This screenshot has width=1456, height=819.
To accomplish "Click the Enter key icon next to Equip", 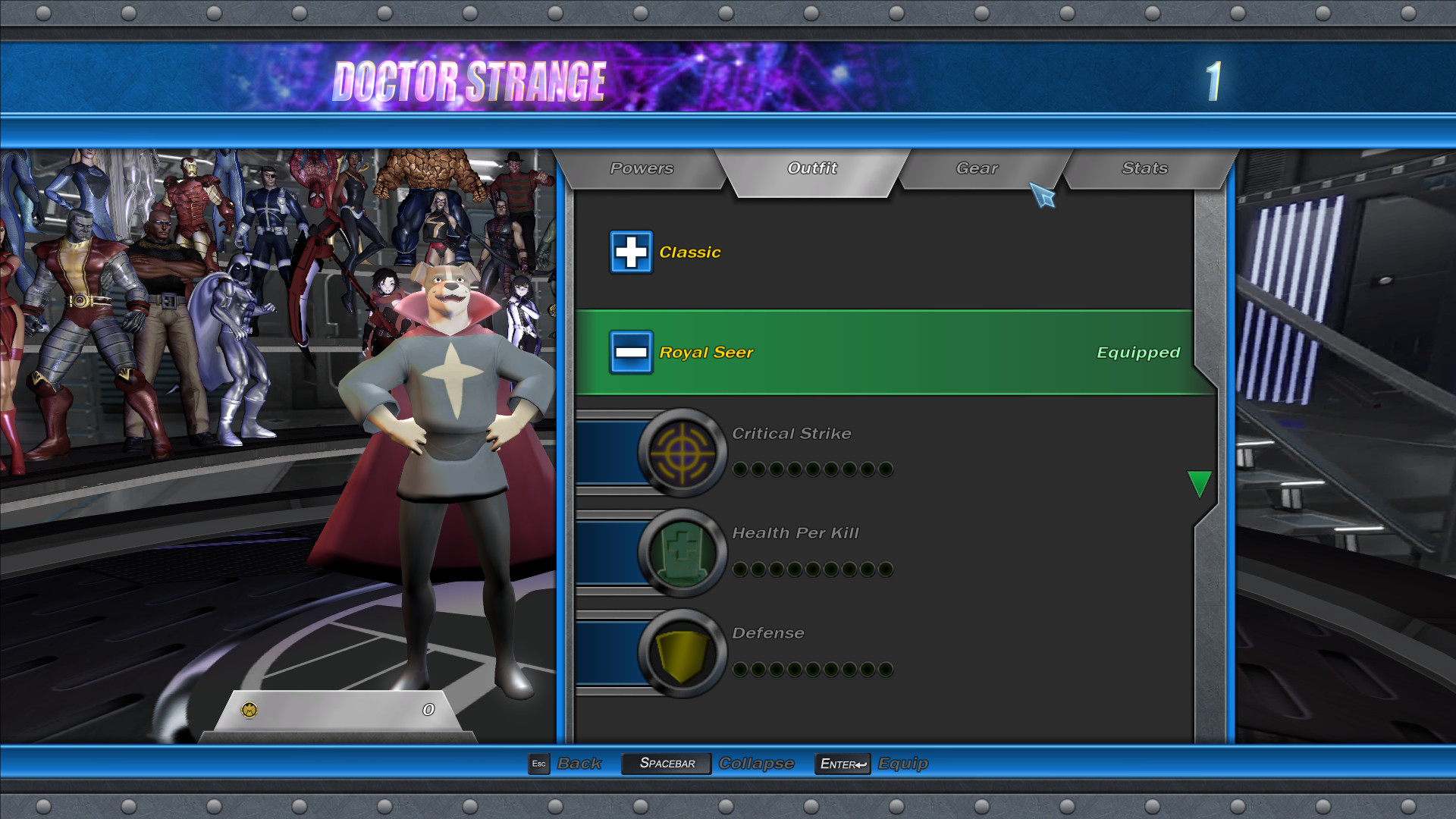I will point(842,764).
